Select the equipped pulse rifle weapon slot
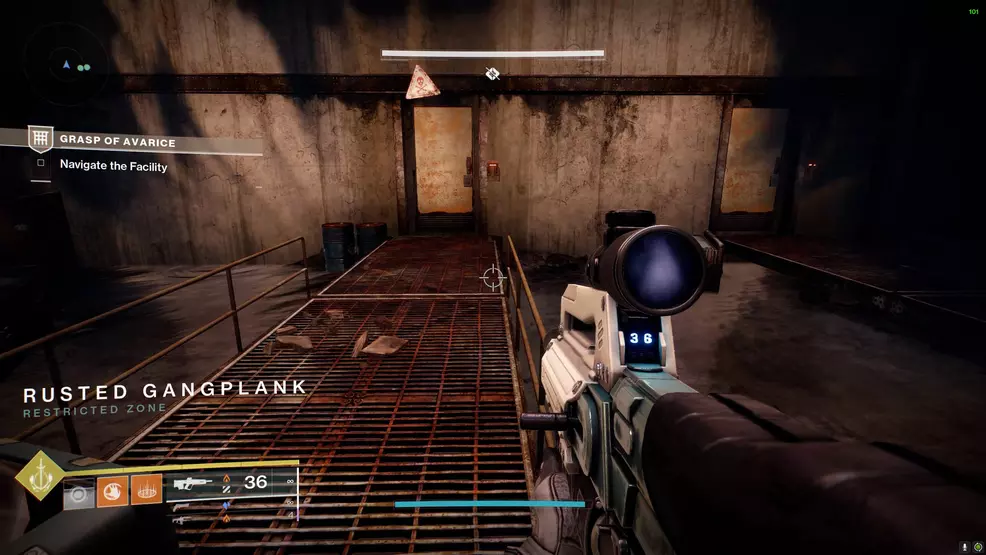Image resolution: width=986 pixels, height=555 pixels. pyautogui.click(x=193, y=483)
